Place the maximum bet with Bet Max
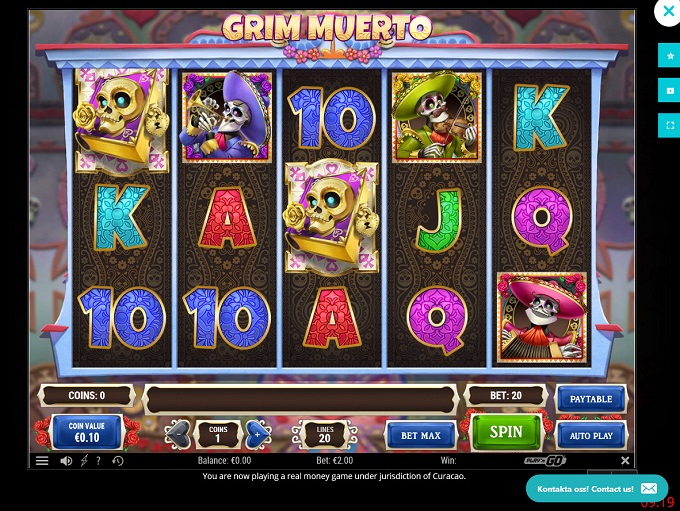This screenshot has width=680, height=511. [421, 436]
